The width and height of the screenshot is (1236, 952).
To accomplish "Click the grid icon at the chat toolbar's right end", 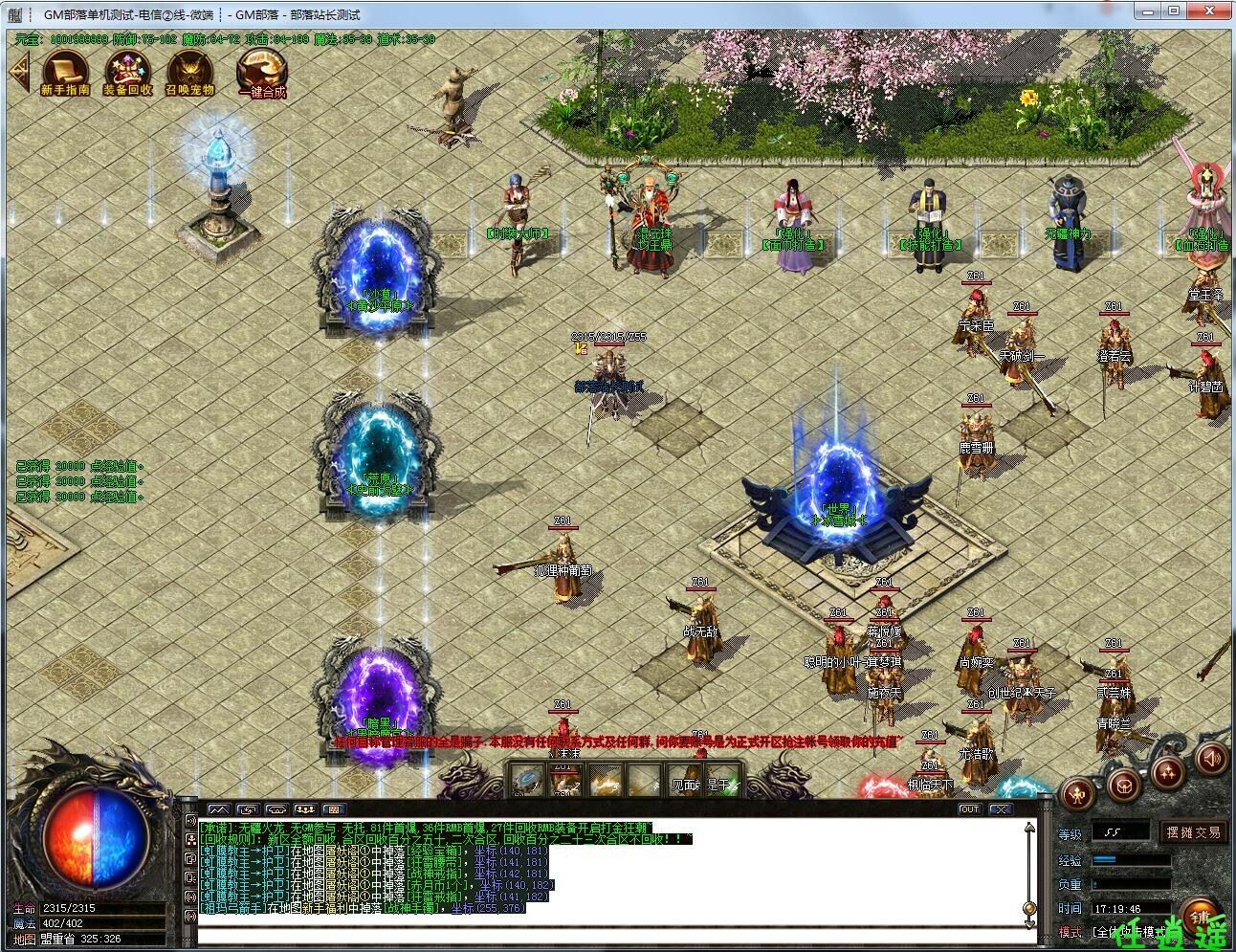I will tap(333, 809).
